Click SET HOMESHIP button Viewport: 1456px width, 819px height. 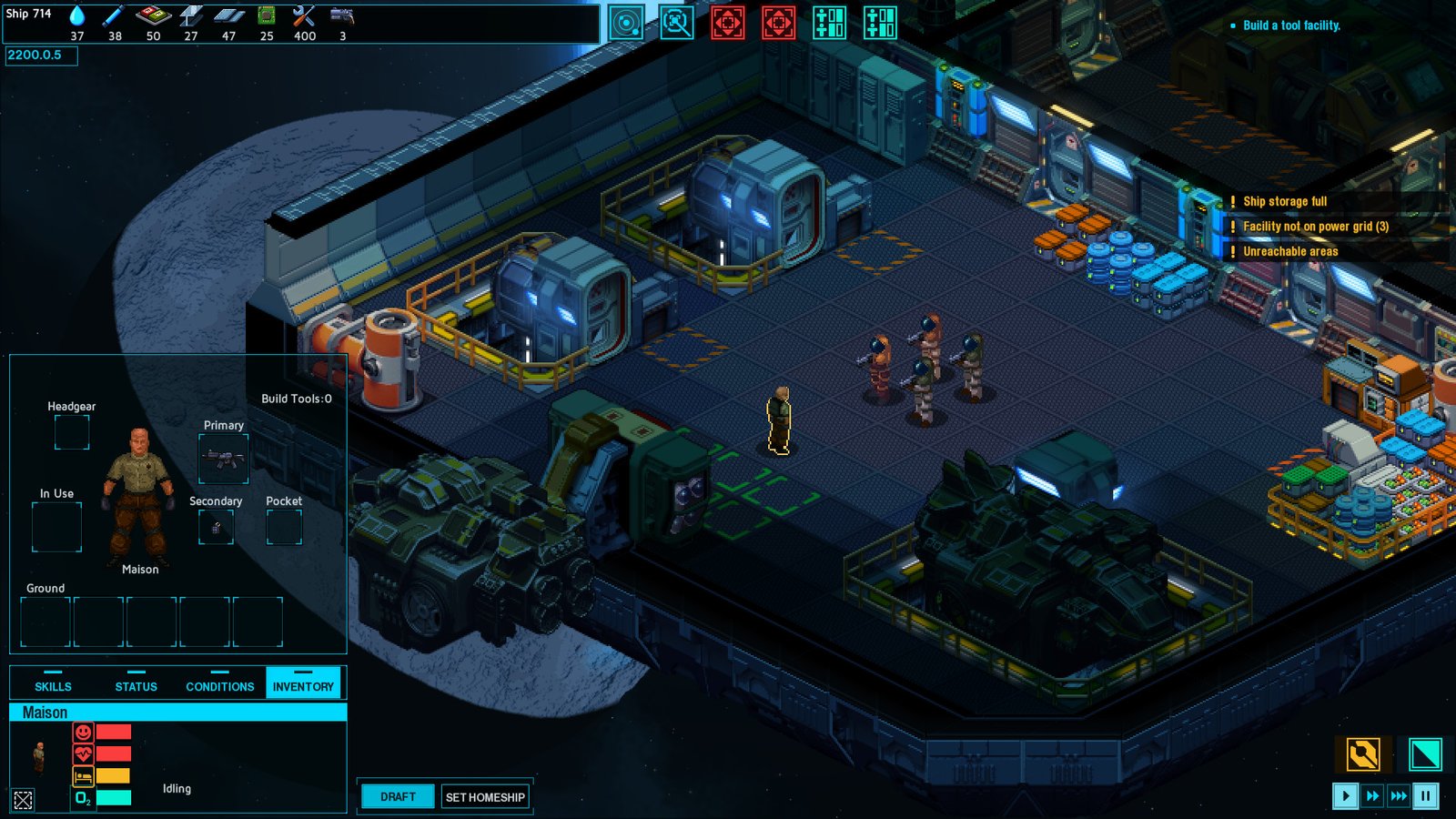[x=485, y=797]
